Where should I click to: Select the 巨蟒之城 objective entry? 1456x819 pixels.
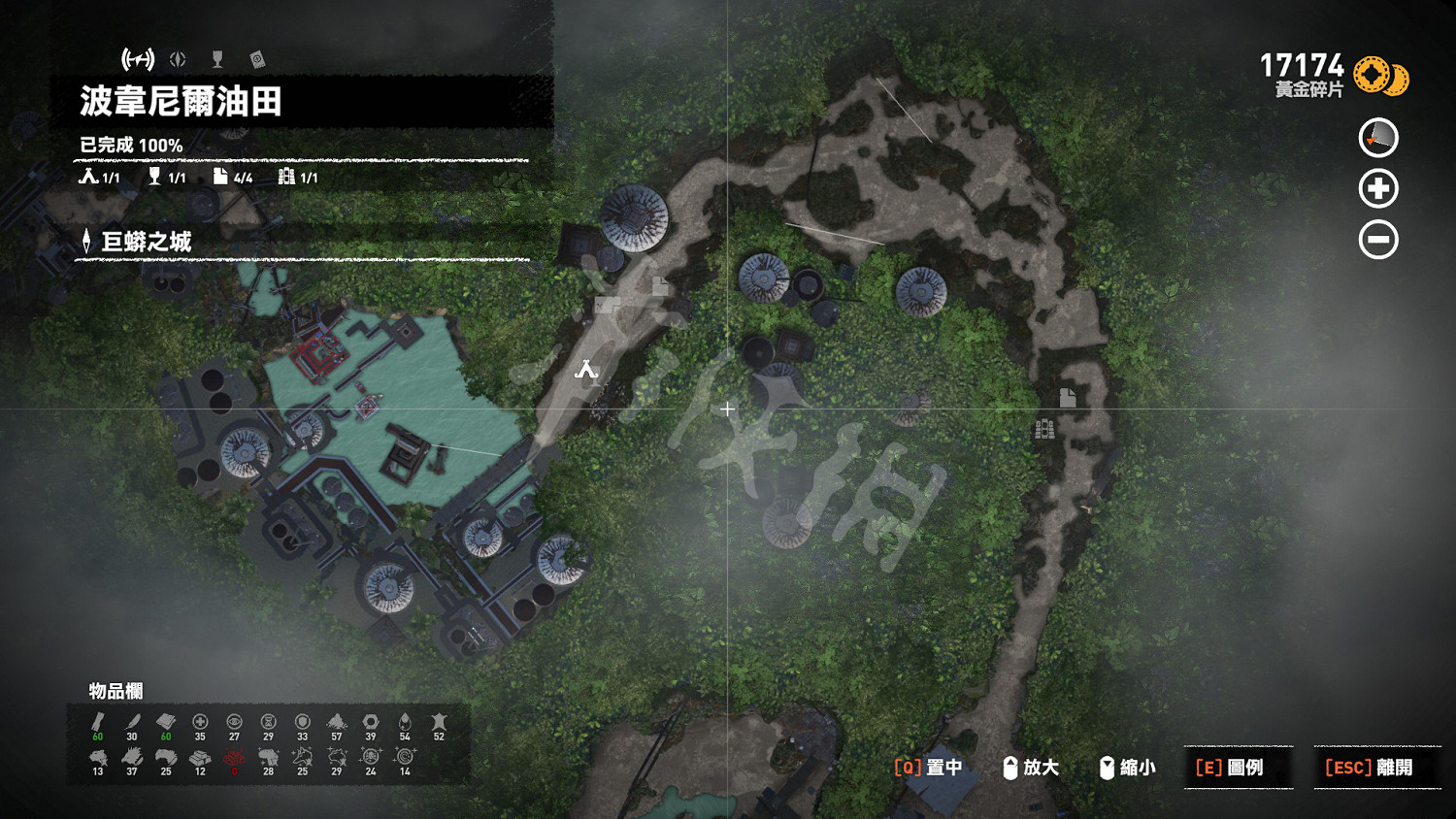[146, 242]
